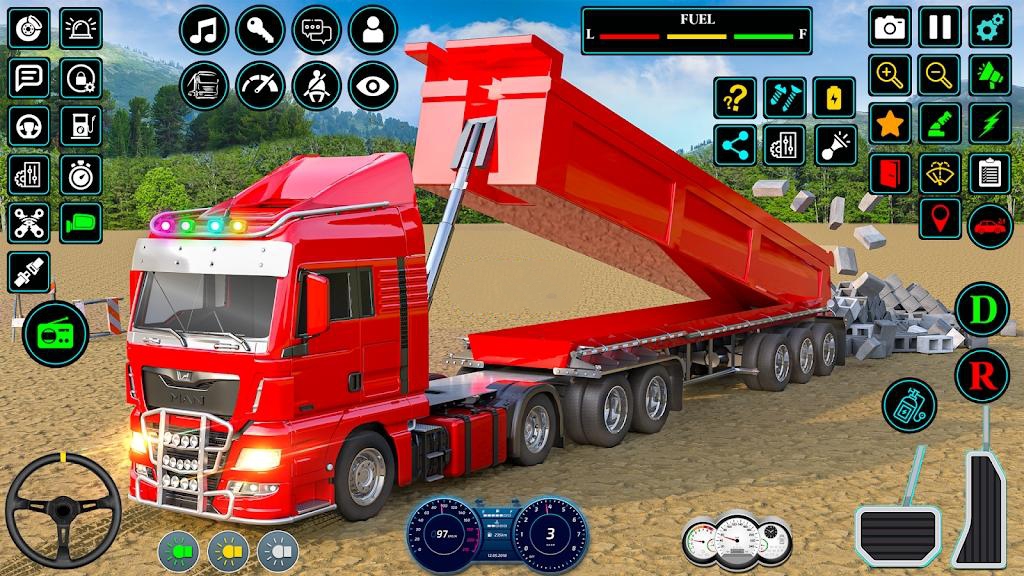Fasten the seatbelt via the round icon
This screenshot has width=1024, height=576.
316,86
